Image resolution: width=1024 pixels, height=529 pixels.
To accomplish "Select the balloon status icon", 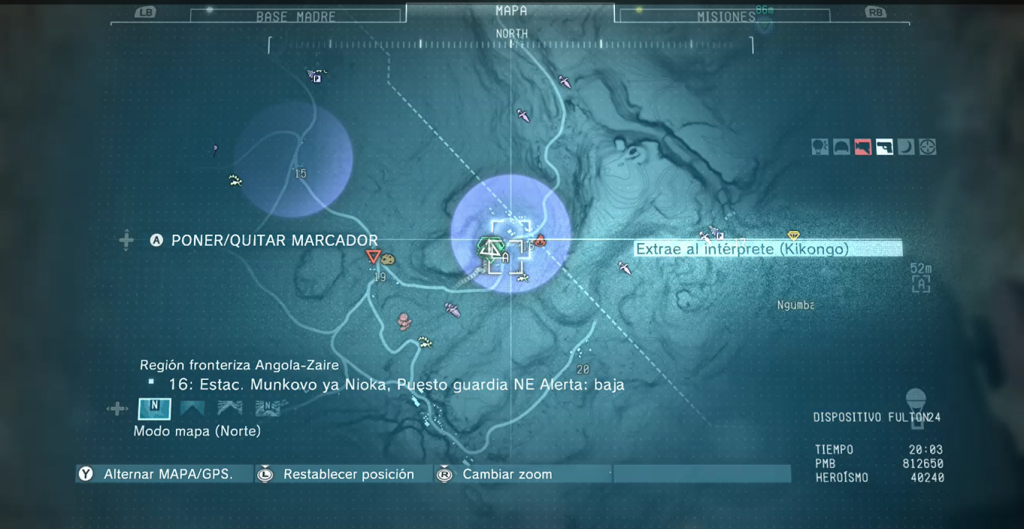I will point(820,147).
